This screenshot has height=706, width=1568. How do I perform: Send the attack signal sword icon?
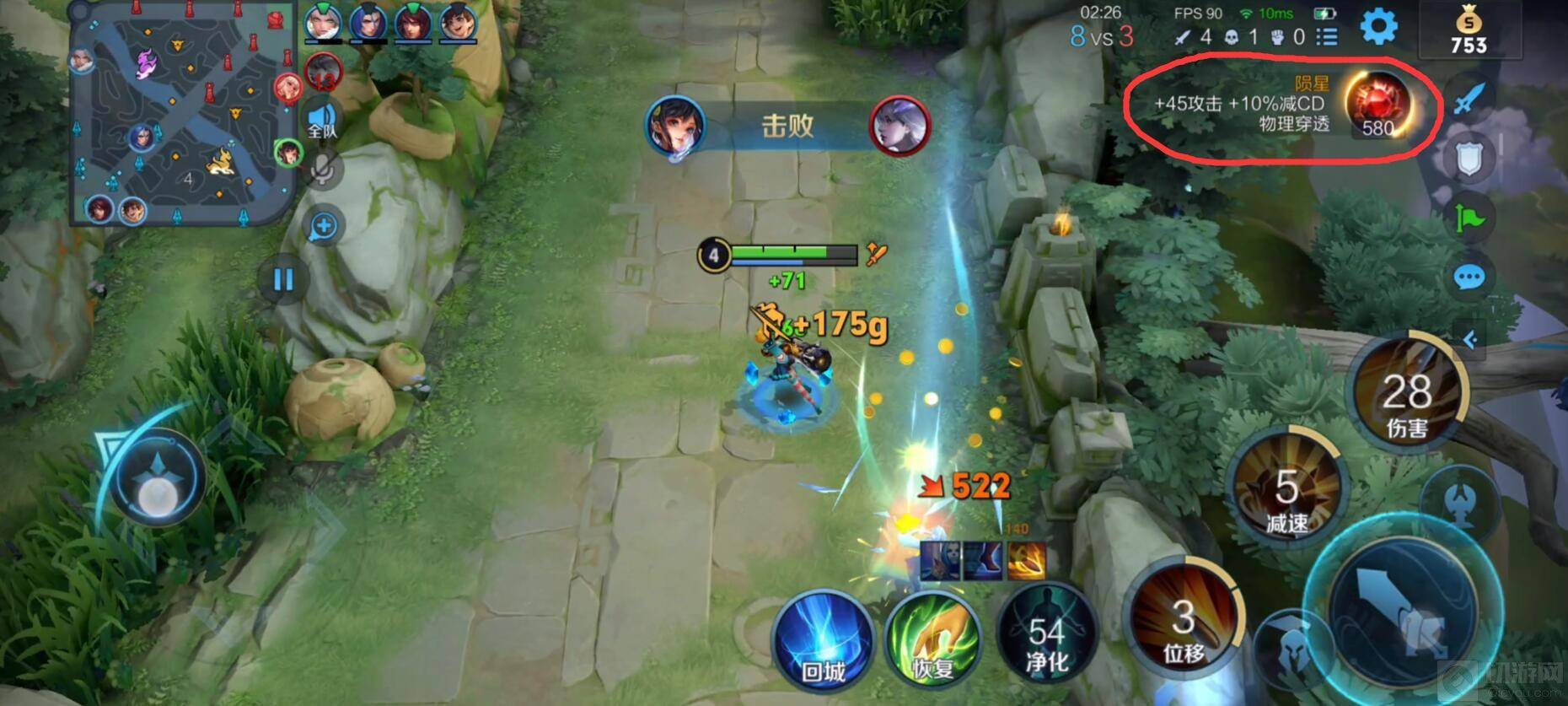tap(1469, 100)
